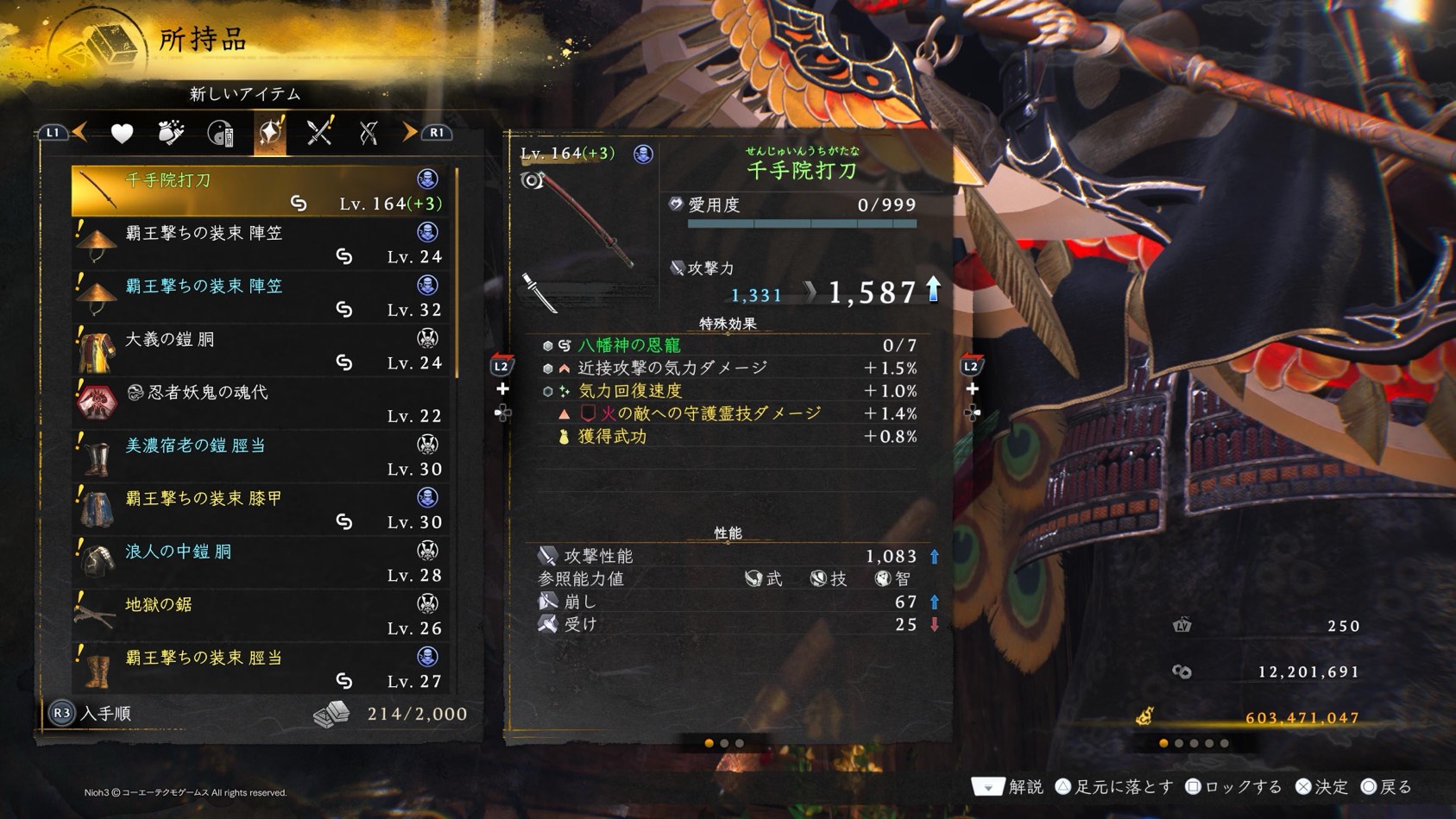This screenshot has height=819, width=1456.
Task: Switch to the crossed swords weapons tab
Action: [319, 133]
